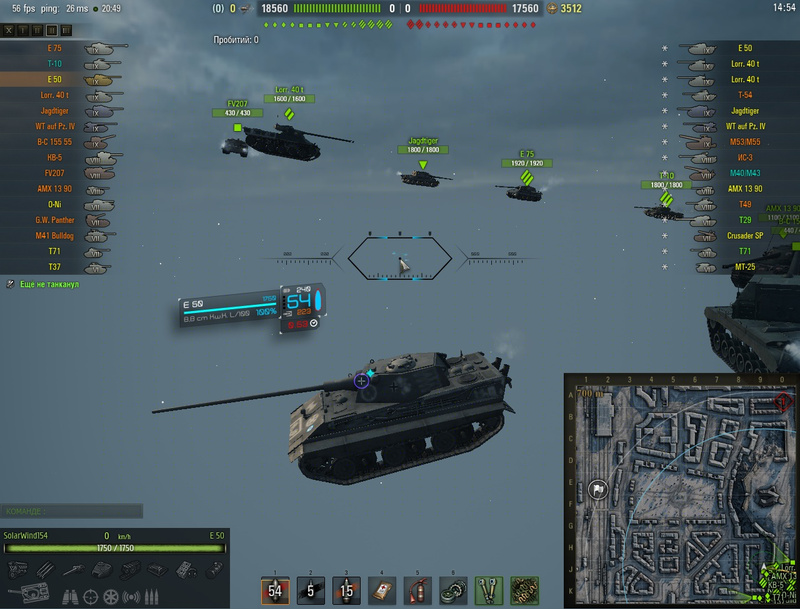Use the repair kit consumable in slot 6
This screenshot has width=800, height=609.
[452, 590]
